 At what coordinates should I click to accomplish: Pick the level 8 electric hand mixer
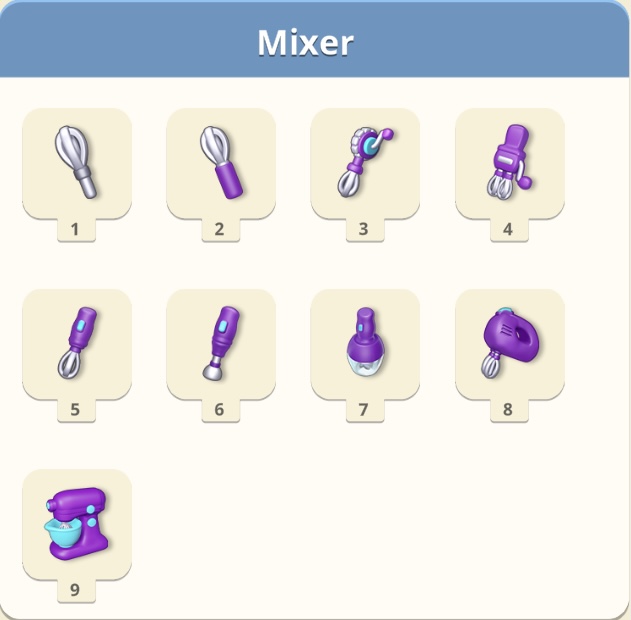point(509,342)
